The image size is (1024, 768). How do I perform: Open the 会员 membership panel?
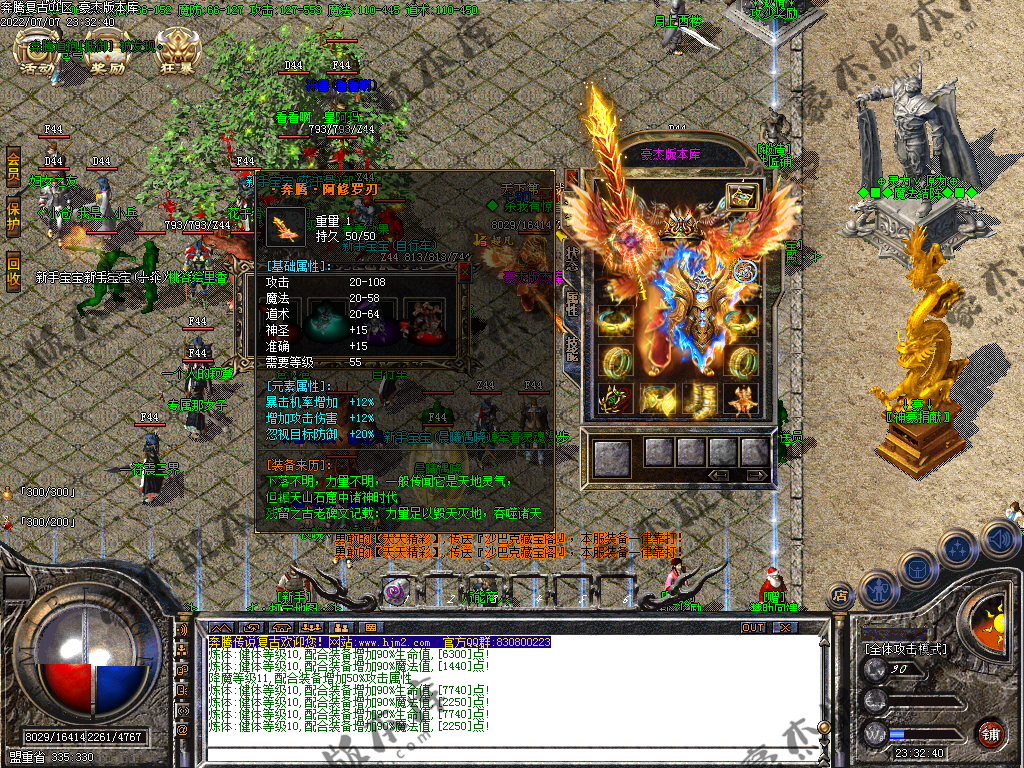pos(13,167)
